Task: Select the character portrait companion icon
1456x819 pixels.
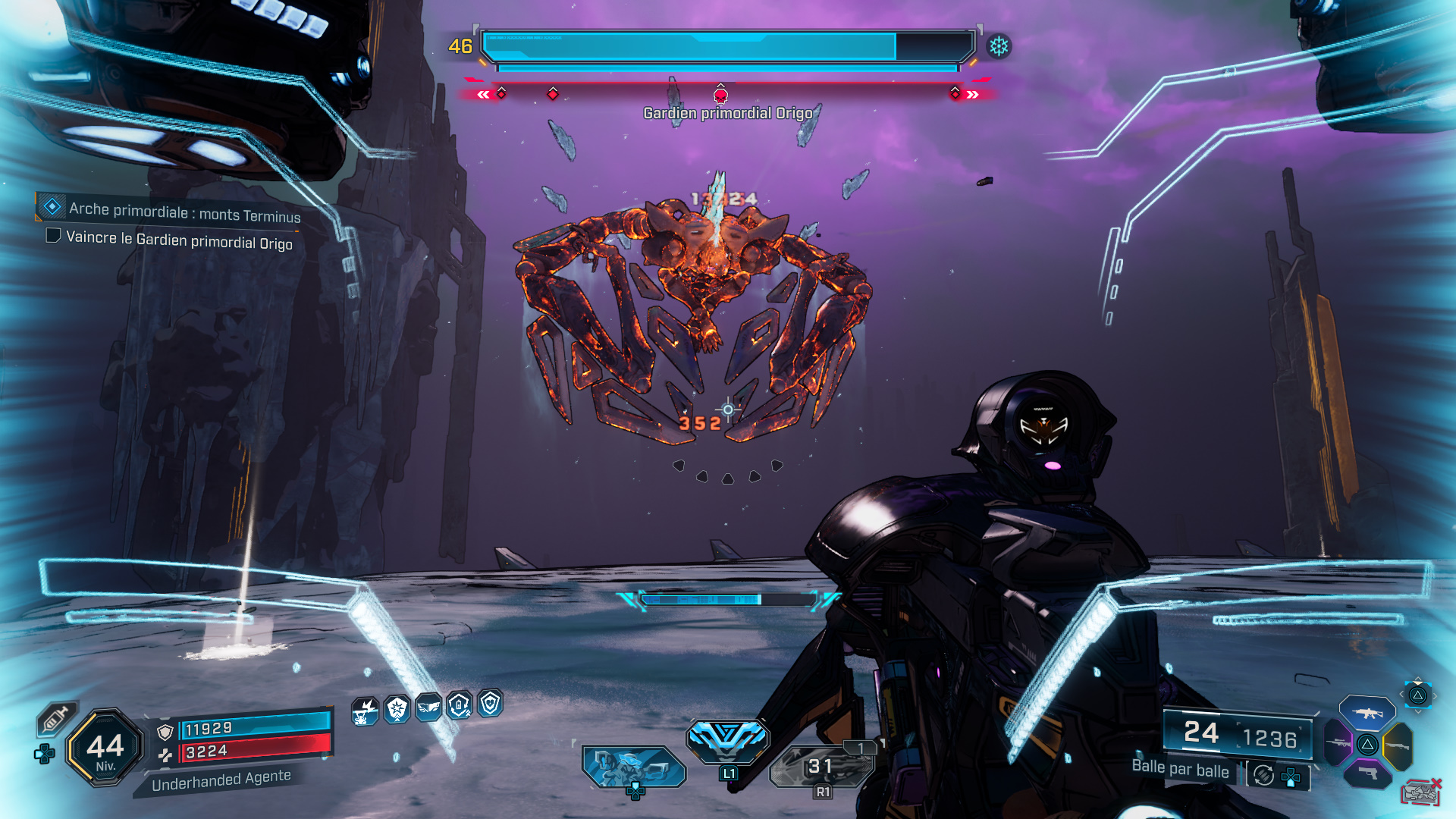Action: pyautogui.click(x=634, y=766)
